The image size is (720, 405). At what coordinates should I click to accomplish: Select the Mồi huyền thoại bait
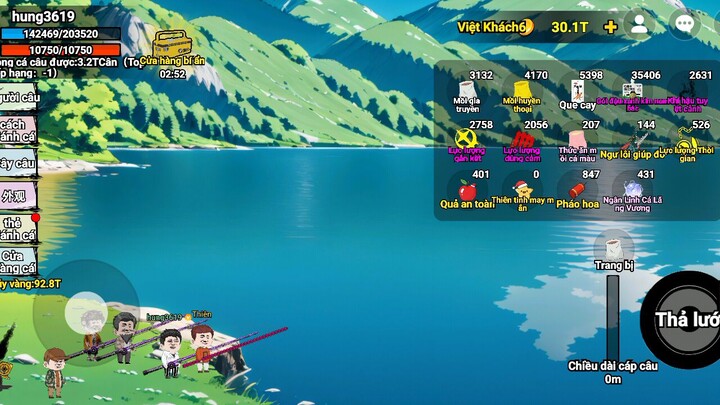(x=523, y=91)
